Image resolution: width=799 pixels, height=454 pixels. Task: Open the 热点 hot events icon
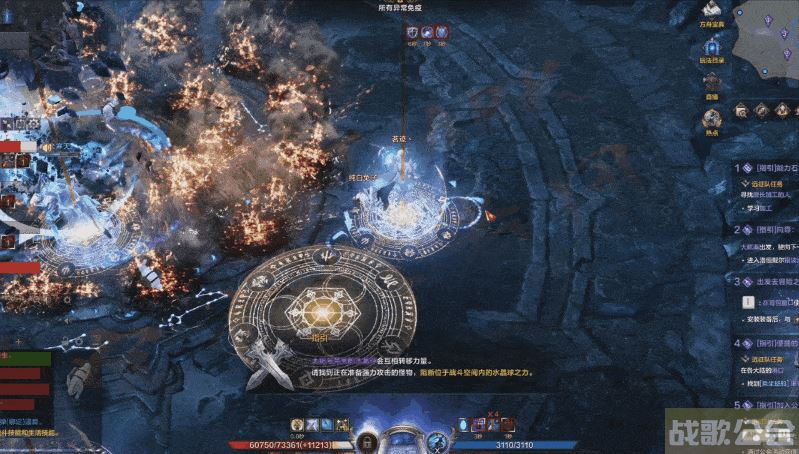click(x=712, y=113)
